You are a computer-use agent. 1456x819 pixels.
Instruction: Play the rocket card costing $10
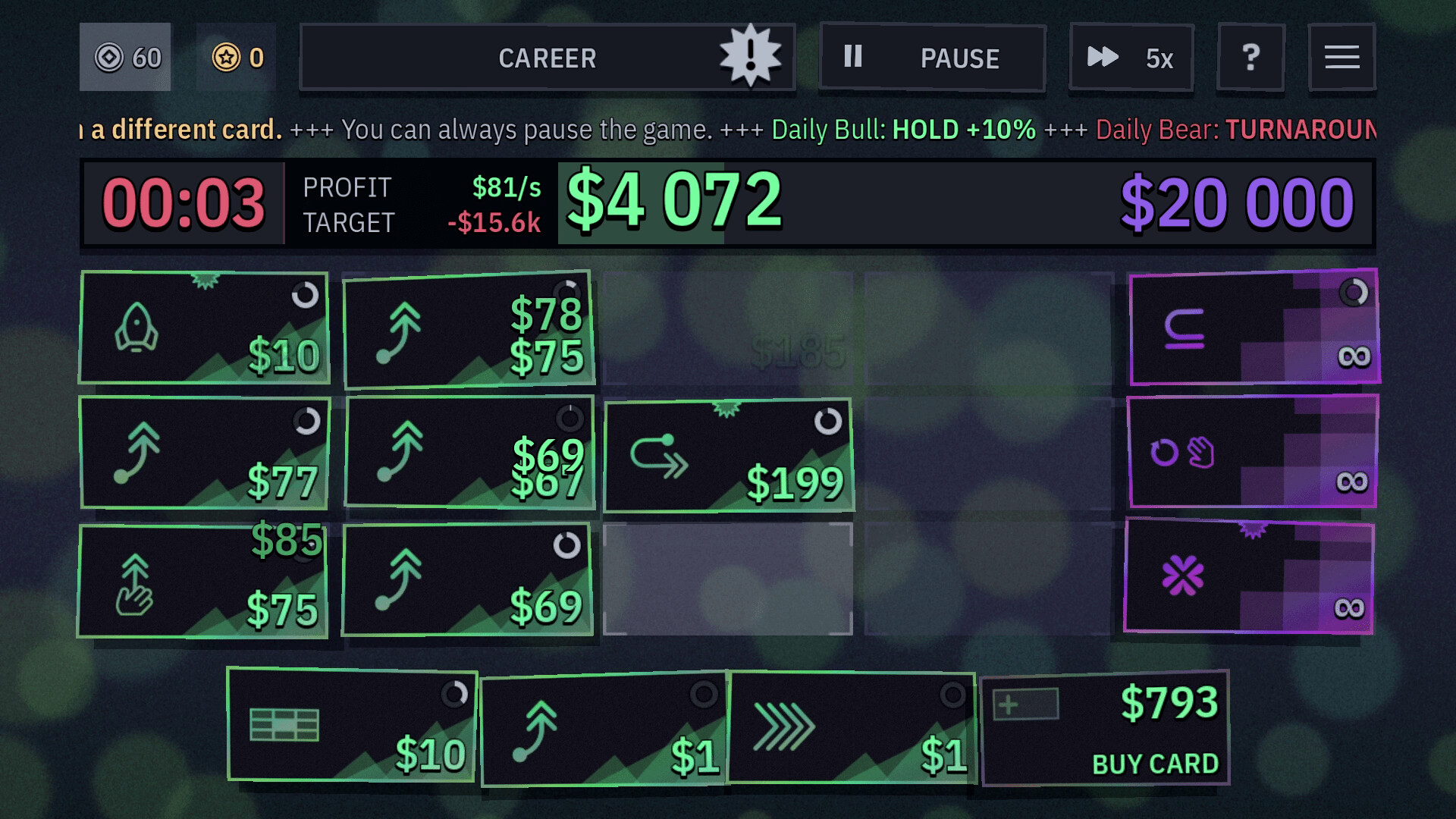coord(203,328)
